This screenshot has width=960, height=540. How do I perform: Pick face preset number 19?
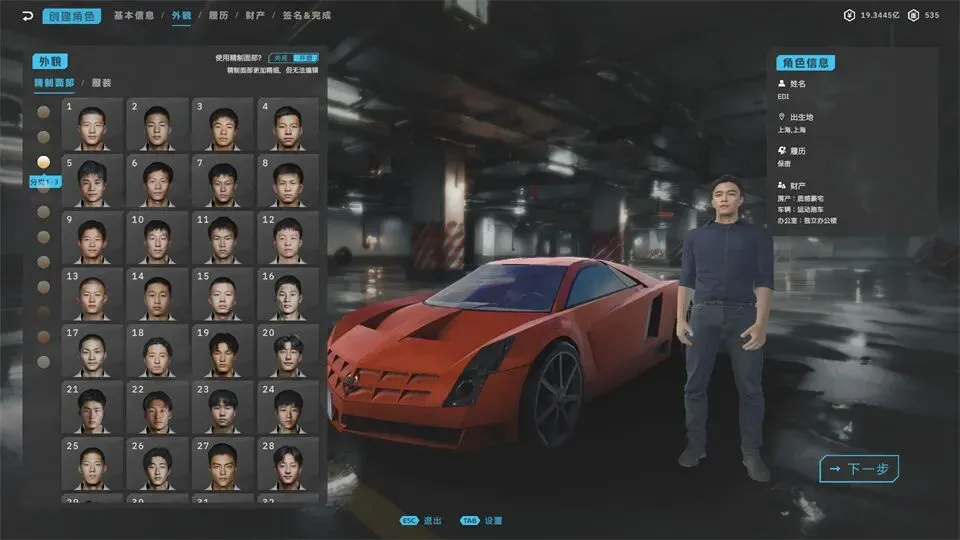pyautogui.click(x=223, y=350)
